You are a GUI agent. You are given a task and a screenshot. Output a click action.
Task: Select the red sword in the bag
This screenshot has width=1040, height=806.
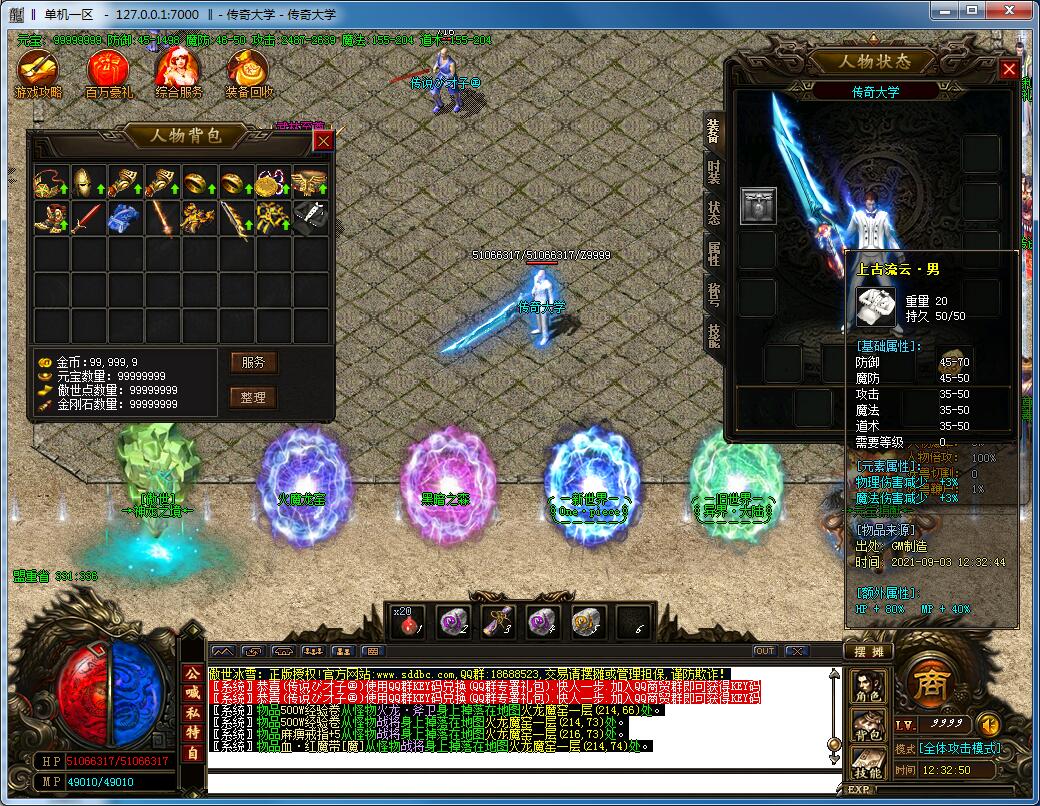point(88,218)
